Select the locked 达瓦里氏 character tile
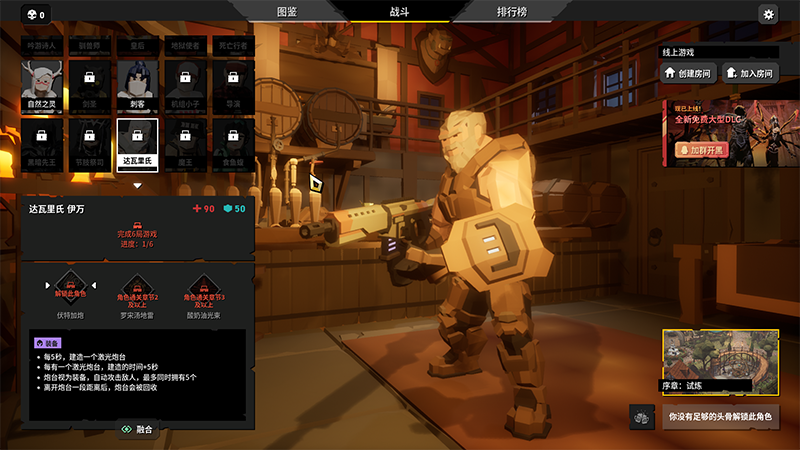The height and width of the screenshot is (450, 800). pos(137,140)
